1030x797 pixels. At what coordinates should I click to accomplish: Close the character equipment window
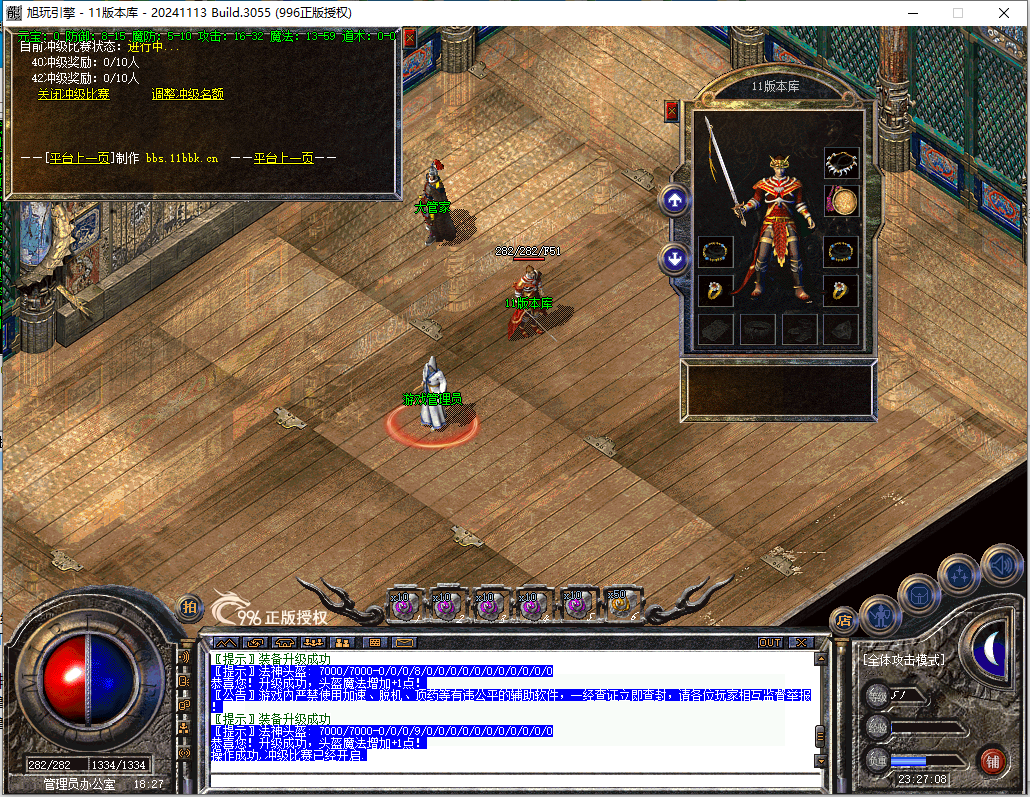671,110
